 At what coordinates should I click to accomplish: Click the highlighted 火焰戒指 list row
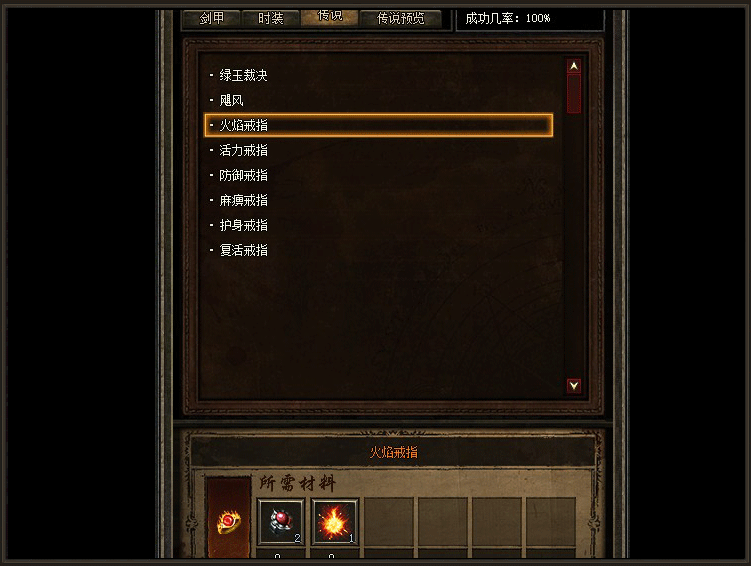378,125
